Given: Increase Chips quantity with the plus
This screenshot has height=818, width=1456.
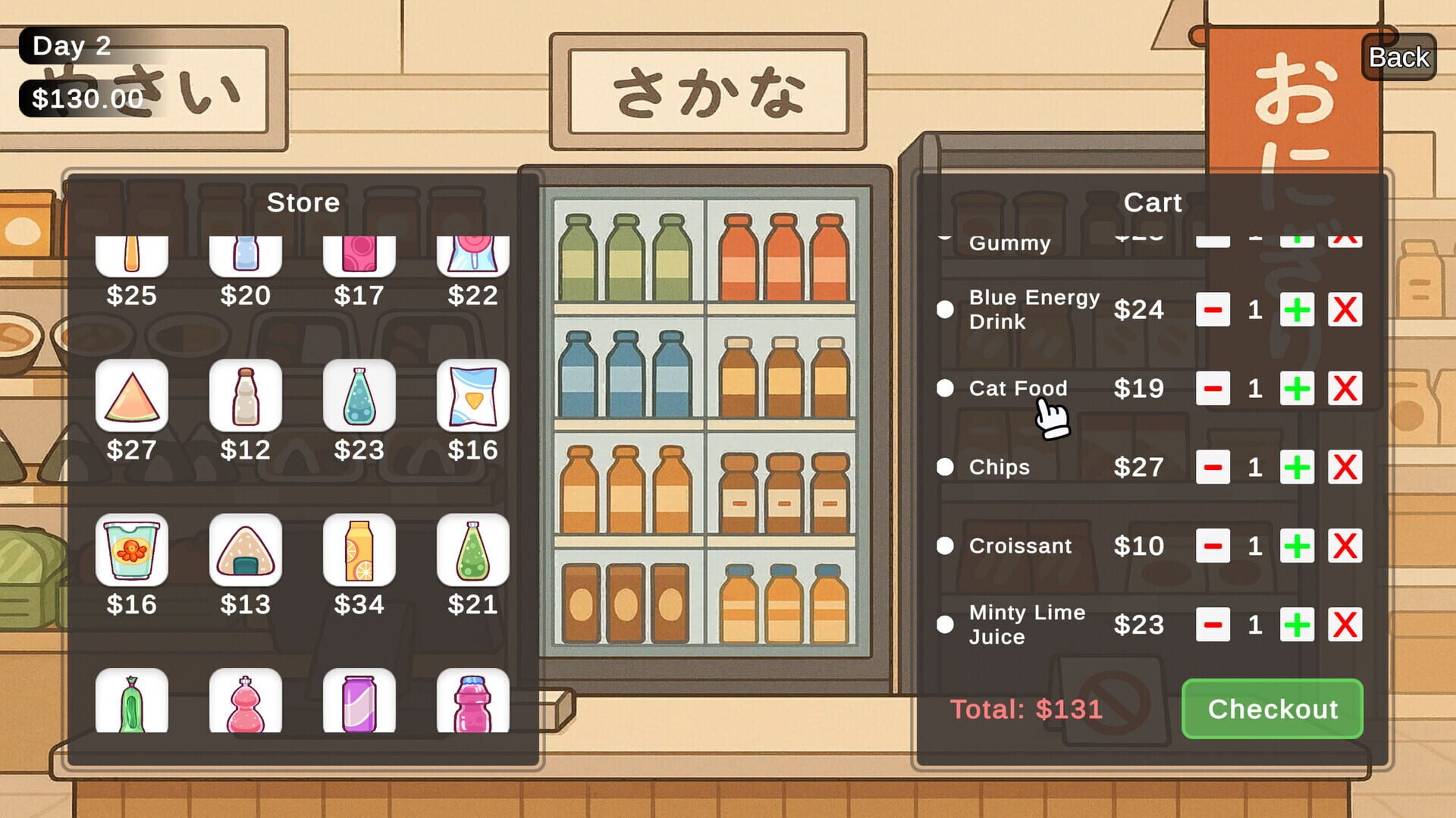Looking at the screenshot, I should click(1297, 467).
